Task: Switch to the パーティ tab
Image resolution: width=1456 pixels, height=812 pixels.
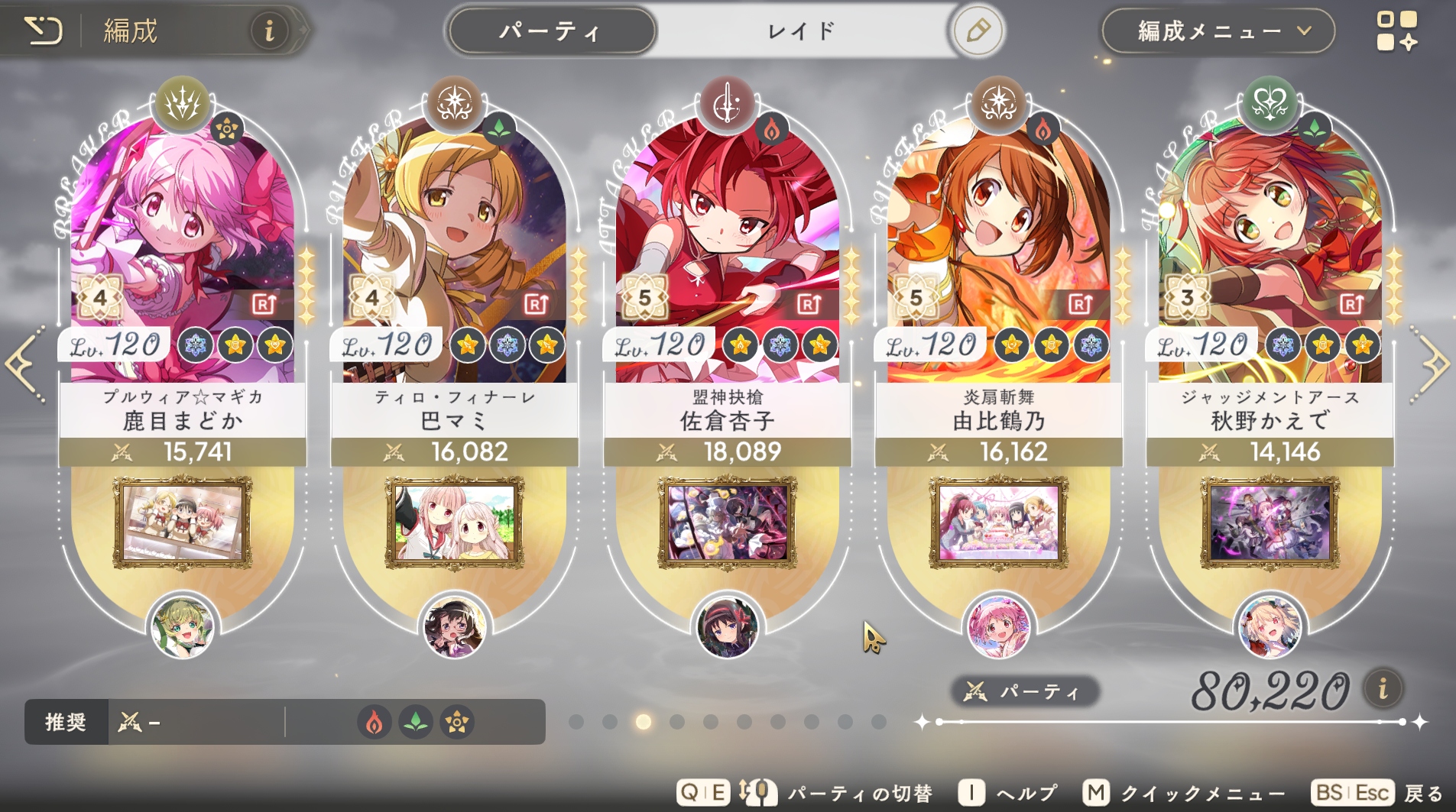Action: click(x=550, y=31)
